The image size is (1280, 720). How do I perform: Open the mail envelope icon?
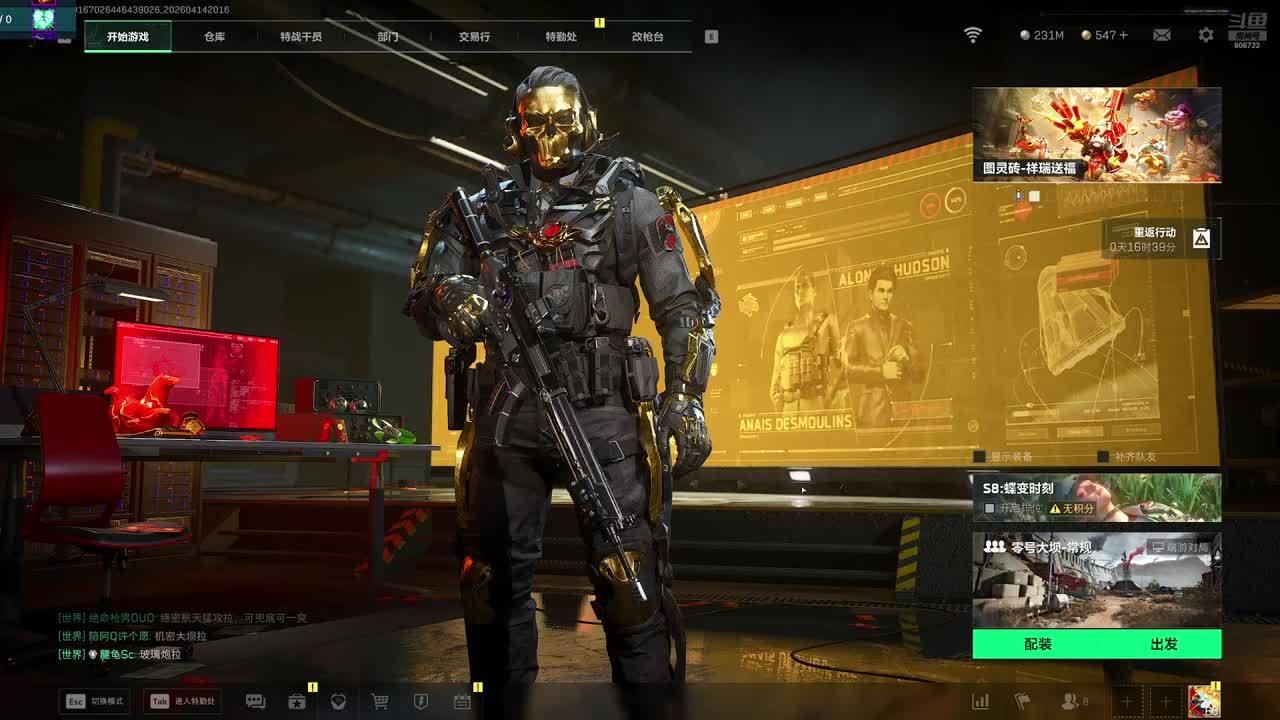(x=1161, y=35)
